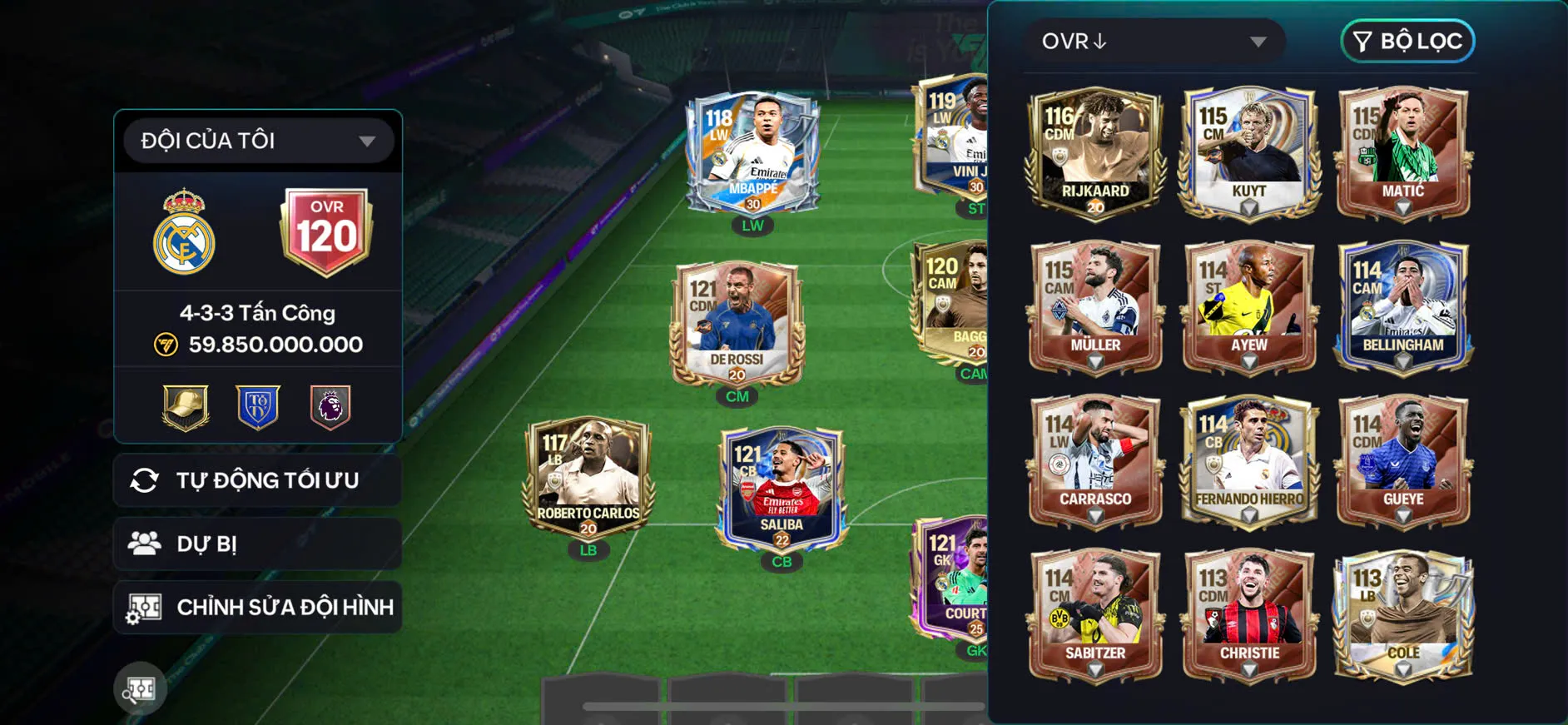Click the gold cap badge icon
The width and height of the screenshot is (1568, 725).
pyautogui.click(x=185, y=407)
